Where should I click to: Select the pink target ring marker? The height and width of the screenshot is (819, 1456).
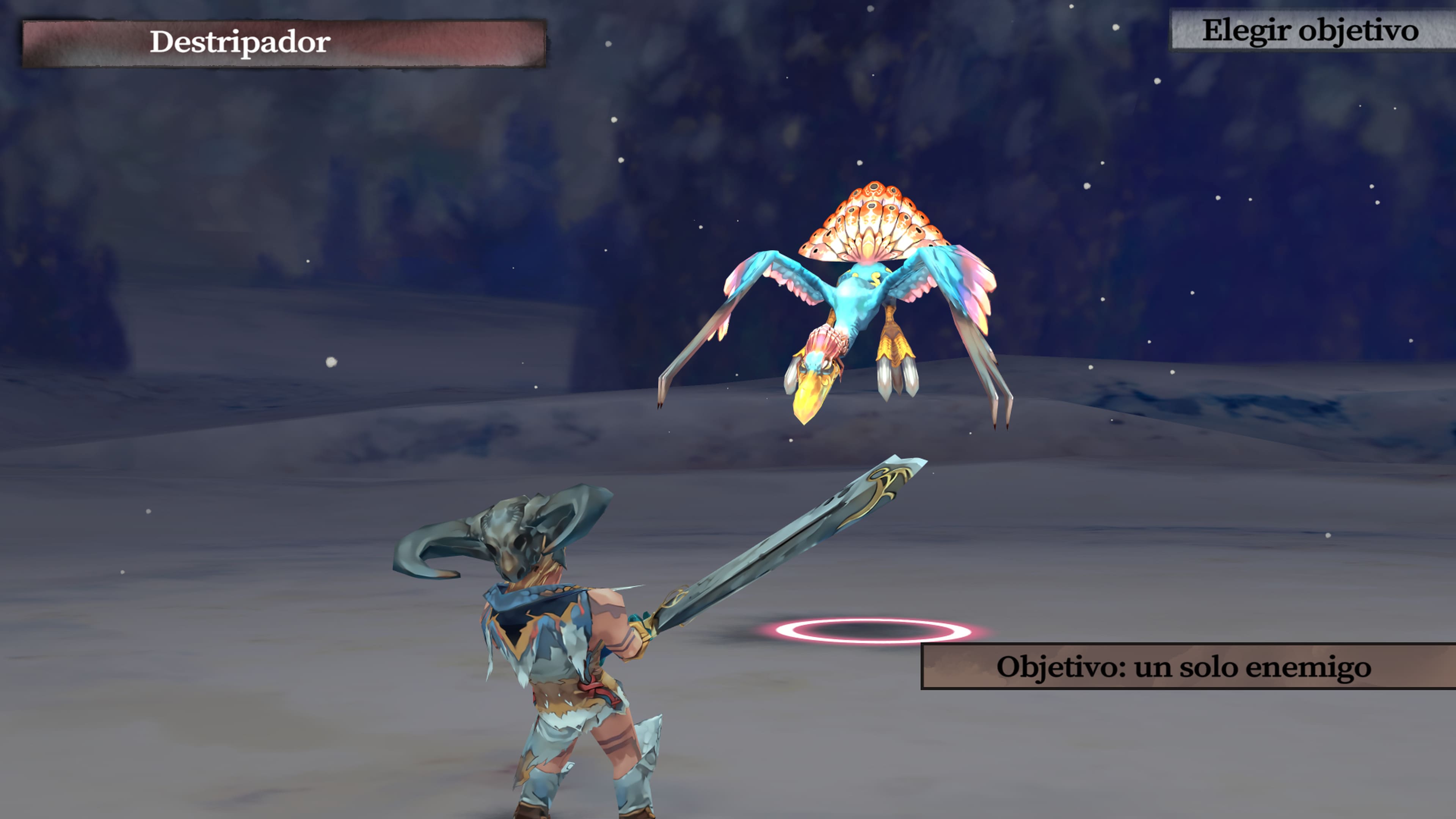point(873,630)
